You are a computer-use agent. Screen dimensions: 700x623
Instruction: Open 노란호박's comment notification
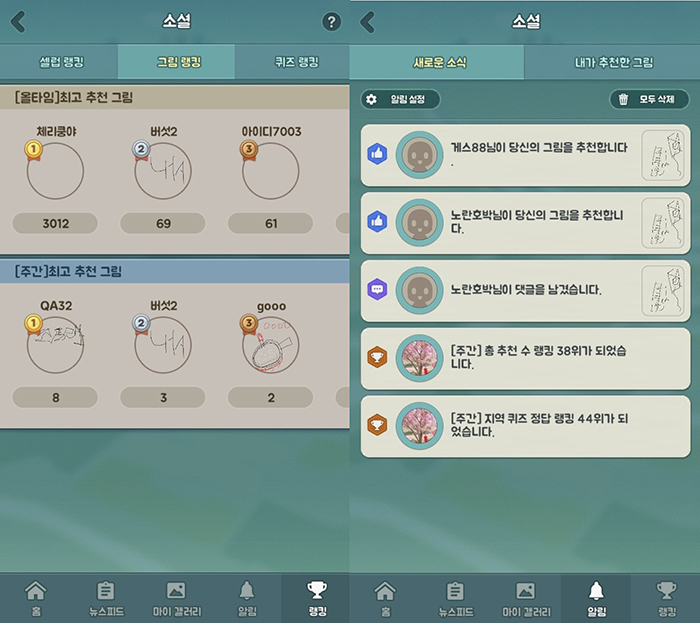(525, 289)
